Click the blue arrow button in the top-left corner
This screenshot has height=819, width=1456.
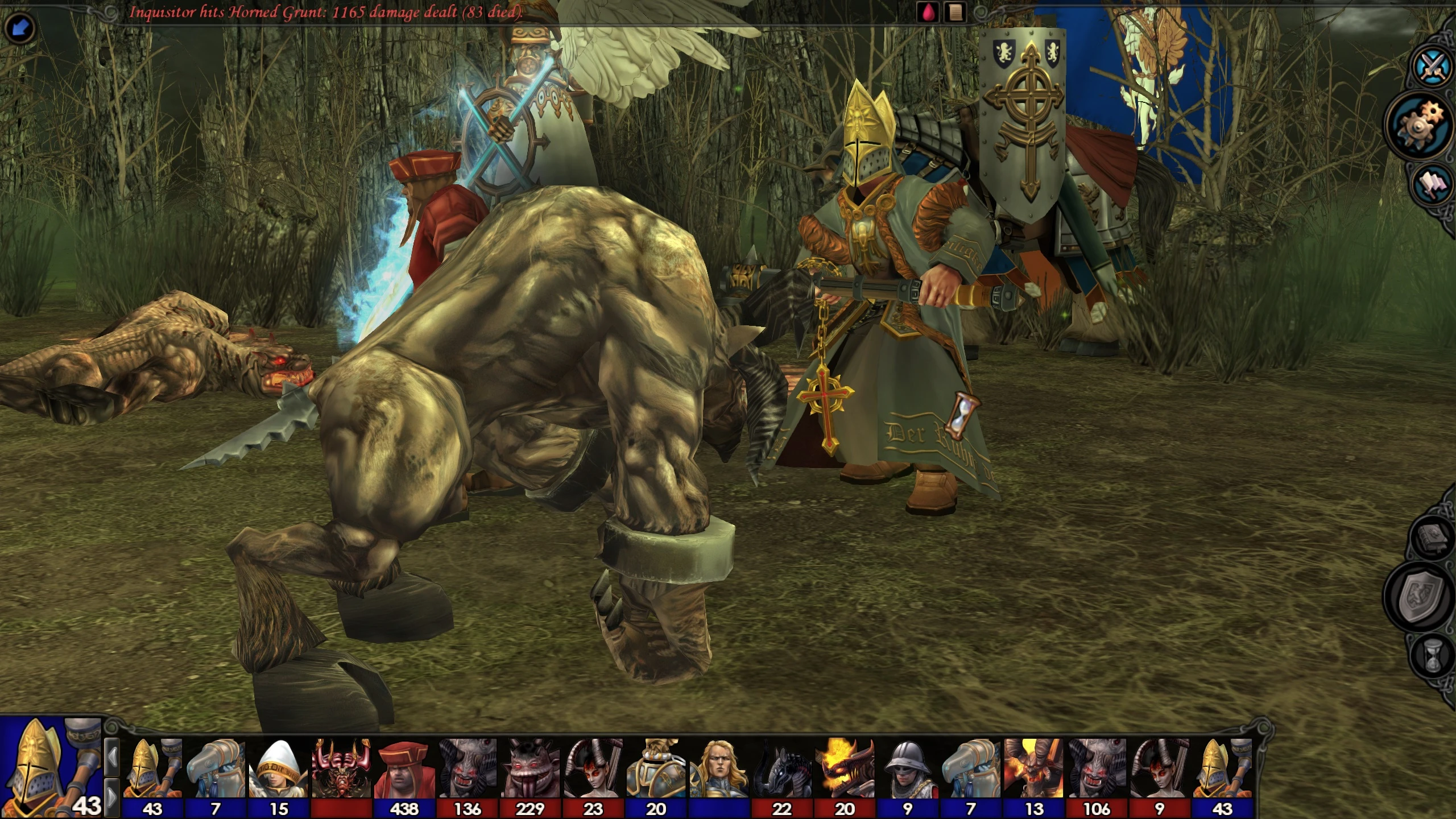tap(20, 27)
